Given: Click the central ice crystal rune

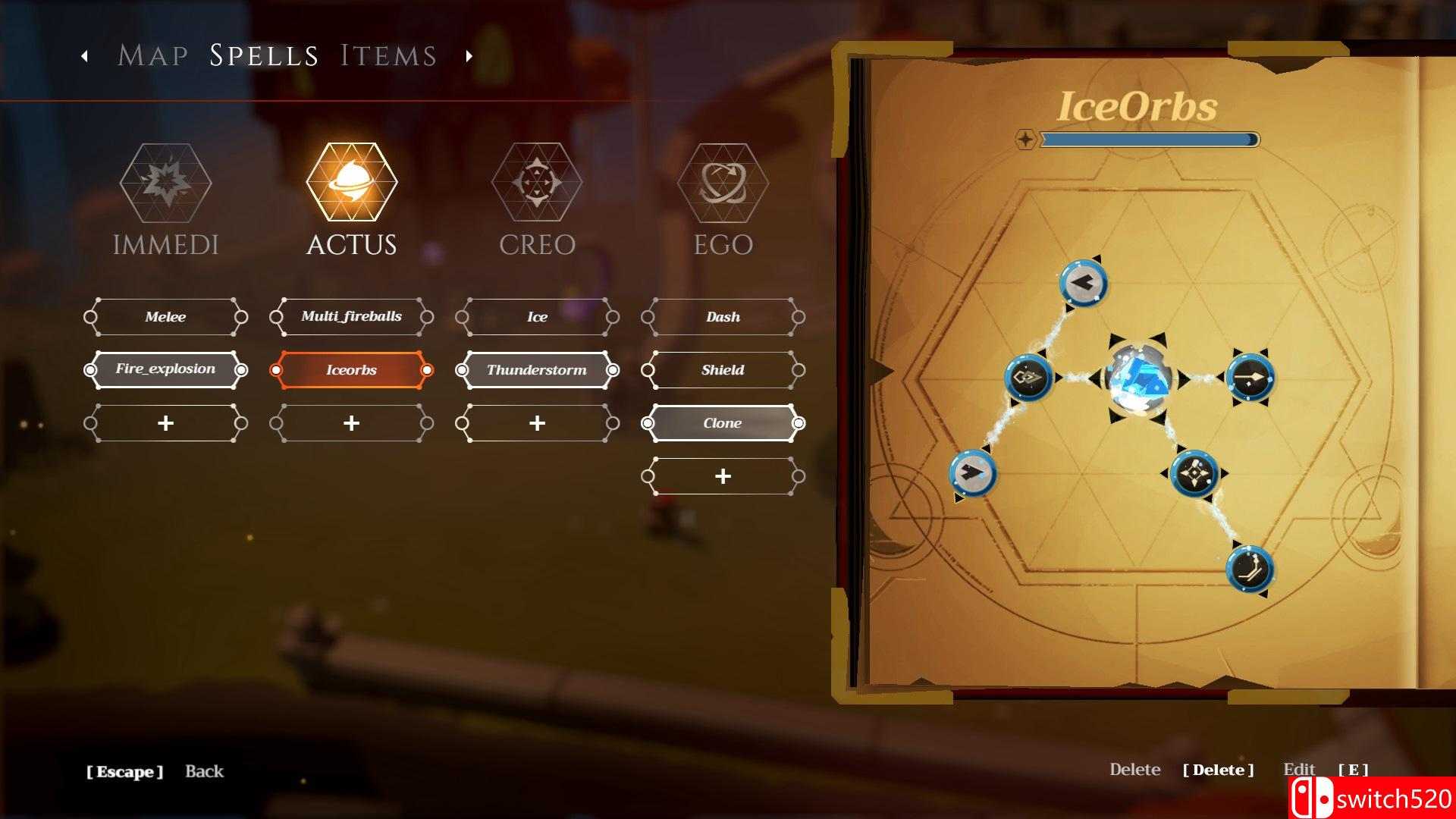Looking at the screenshot, I should [1138, 378].
